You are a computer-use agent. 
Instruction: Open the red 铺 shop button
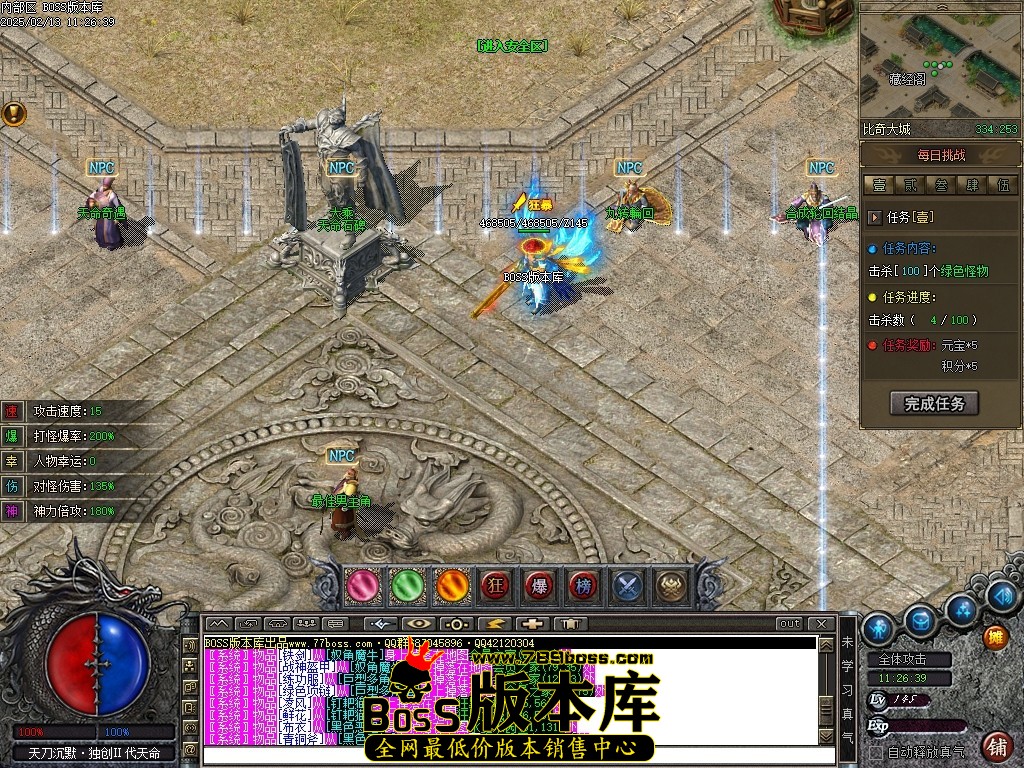click(x=996, y=746)
